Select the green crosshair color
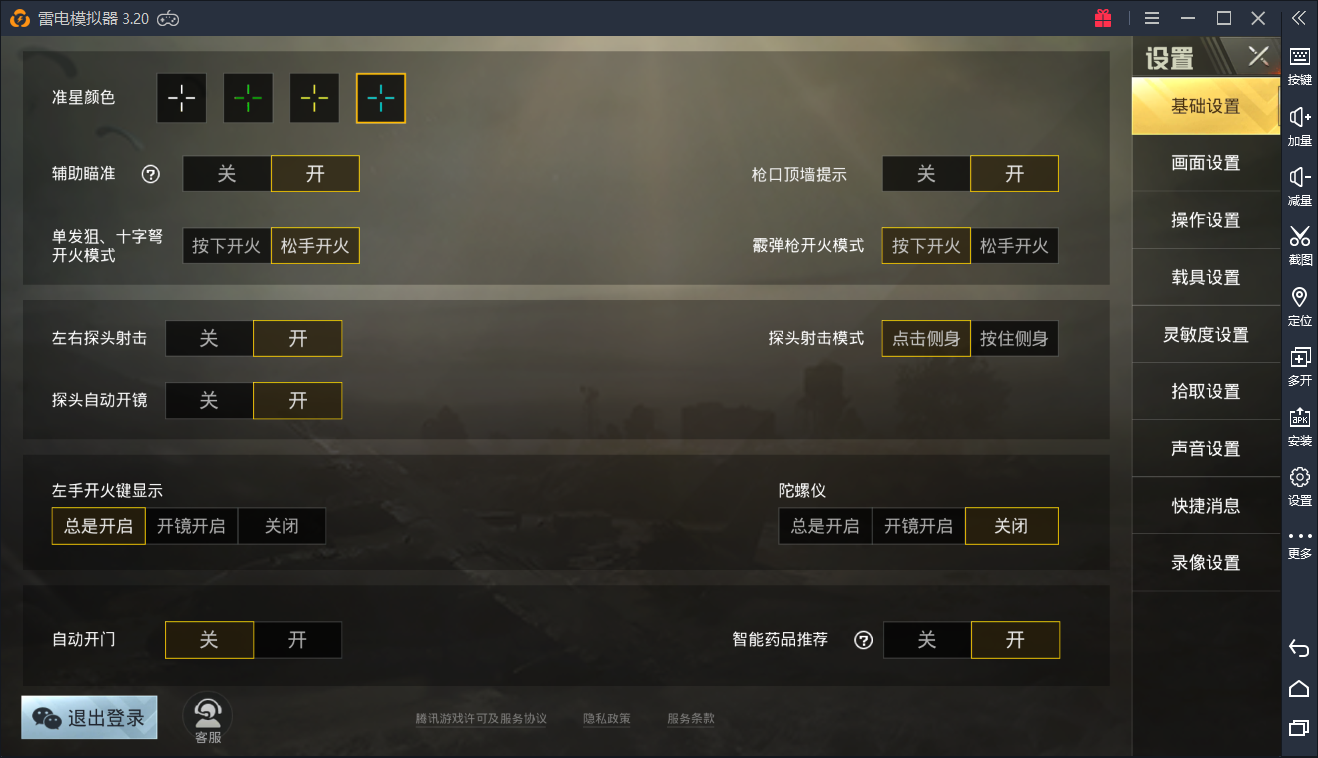Viewport: 1318px width, 758px height. click(x=247, y=97)
